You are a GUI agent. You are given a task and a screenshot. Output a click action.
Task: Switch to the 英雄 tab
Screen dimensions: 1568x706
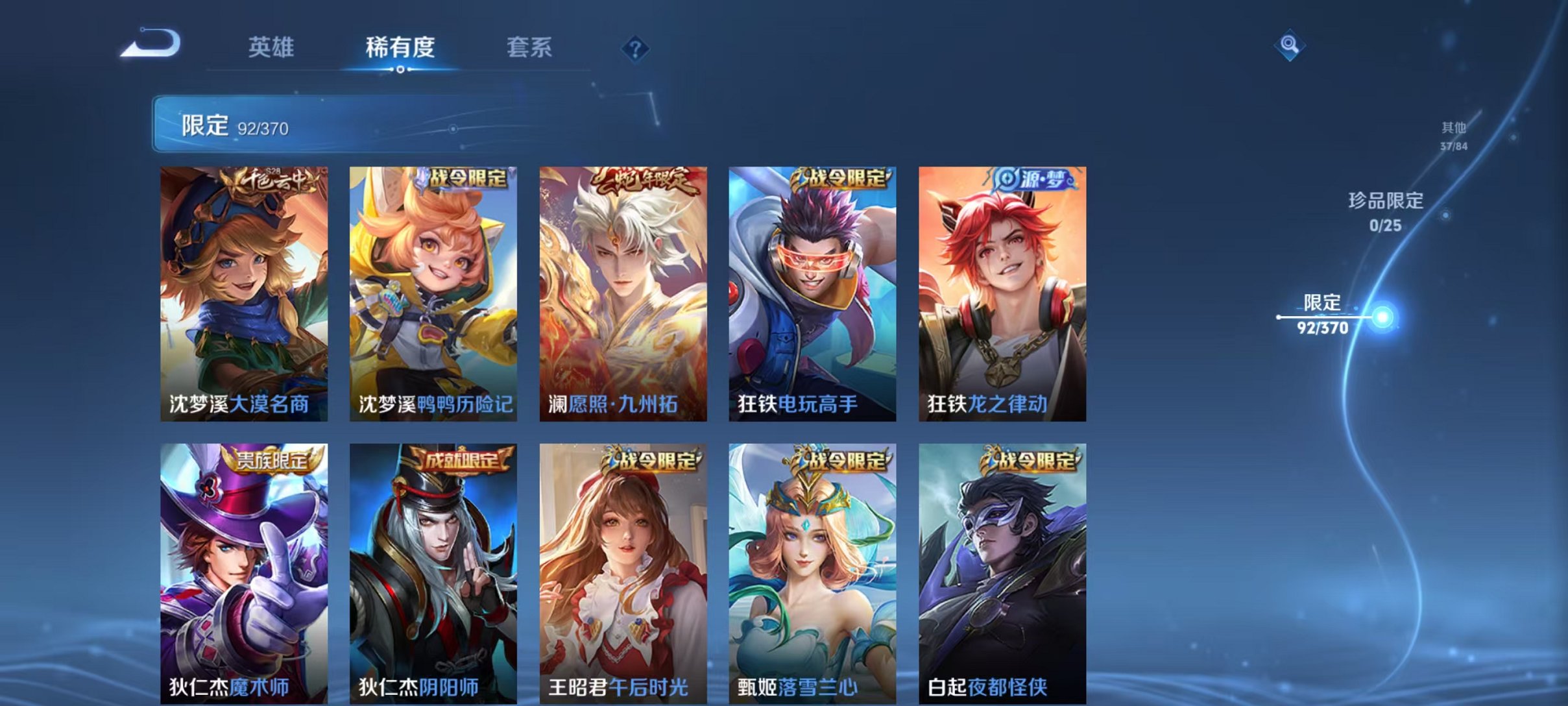[272, 47]
